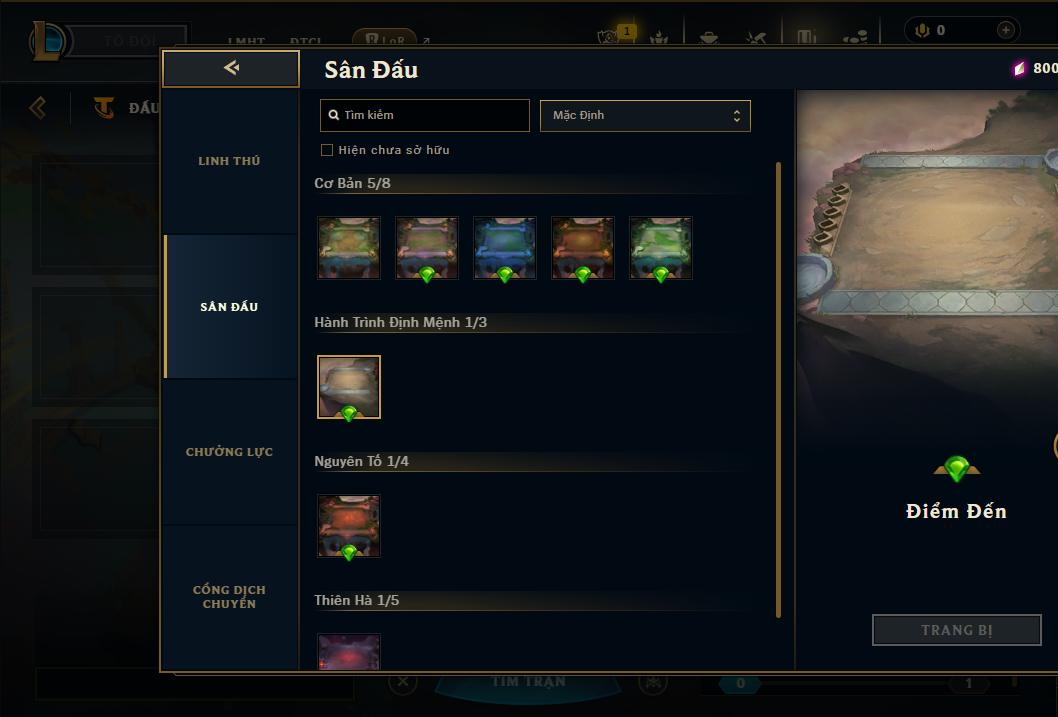Select the first Cơ Bản arena without gem
Viewport: 1058px width, 717px height.
349,248
